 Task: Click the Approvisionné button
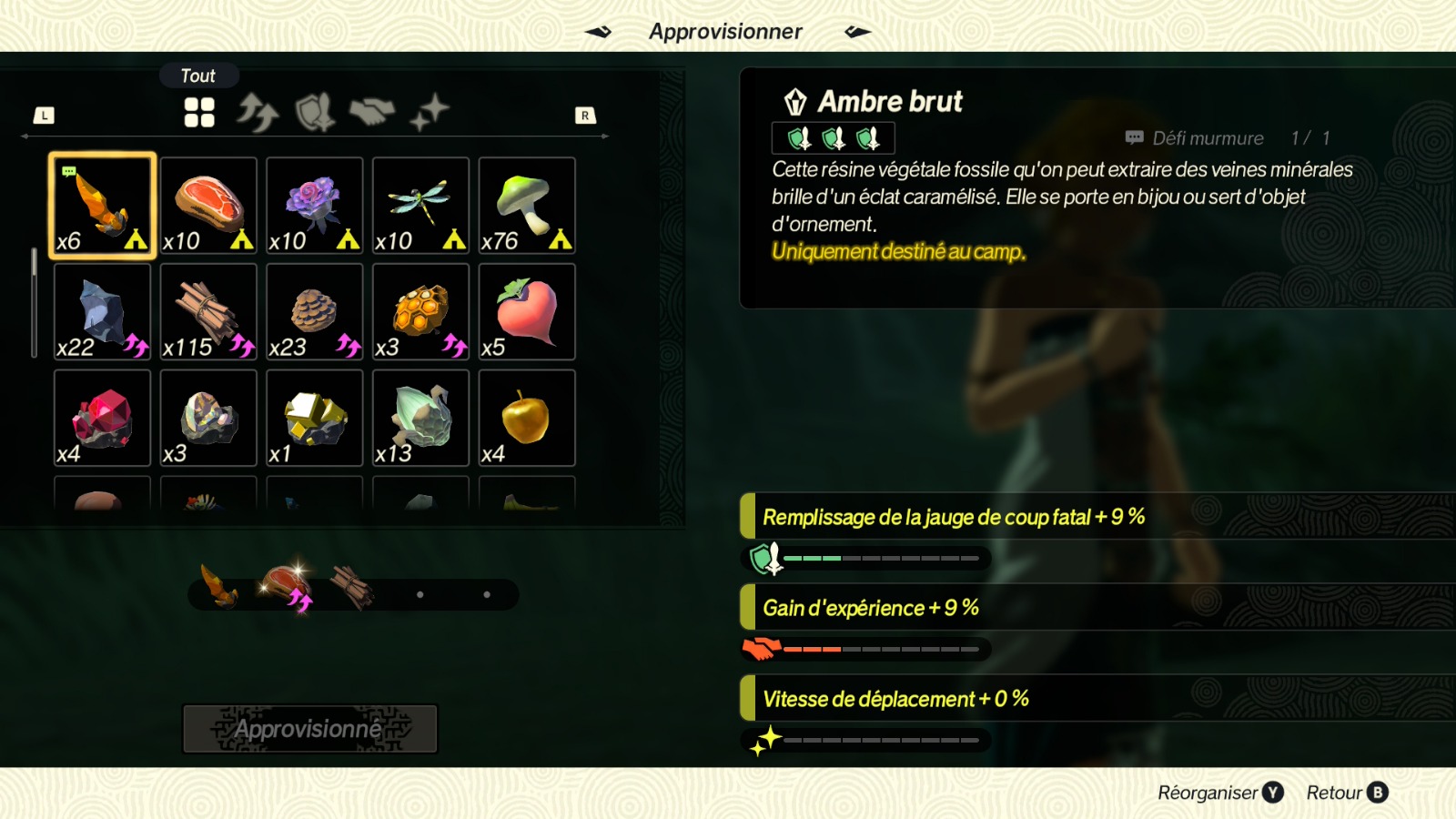310,729
